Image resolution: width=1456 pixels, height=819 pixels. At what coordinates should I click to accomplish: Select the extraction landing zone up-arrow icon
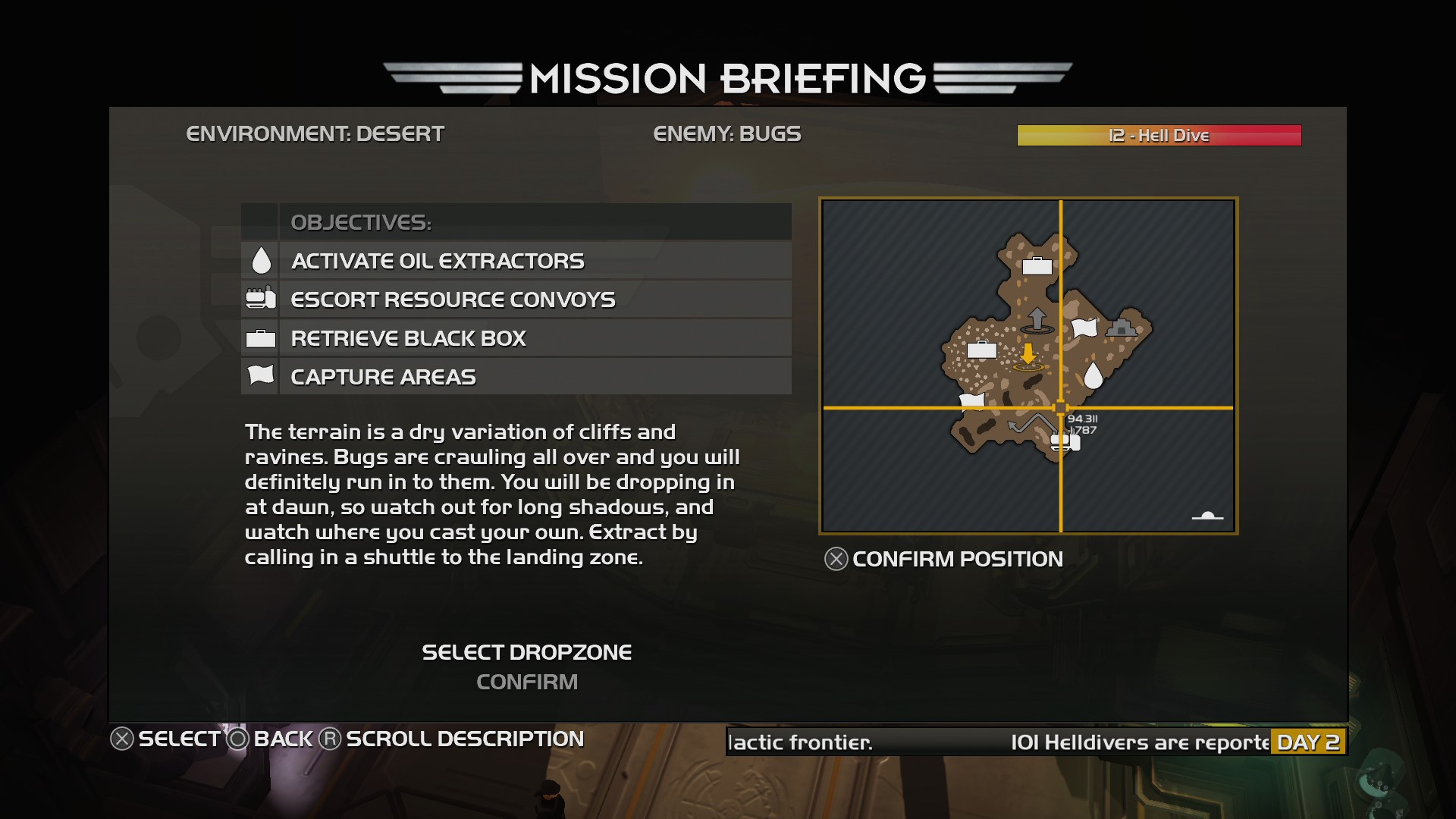point(1038,318)
